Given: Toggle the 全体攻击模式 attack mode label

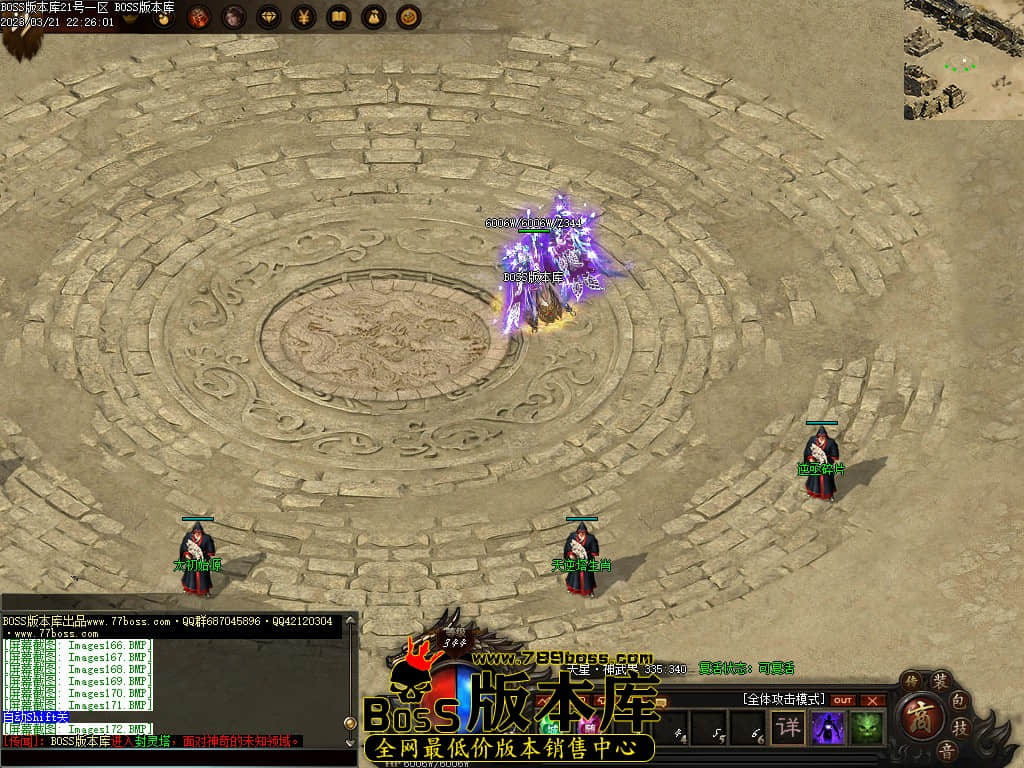Looking at the screenshot, I should click(783, 699).
